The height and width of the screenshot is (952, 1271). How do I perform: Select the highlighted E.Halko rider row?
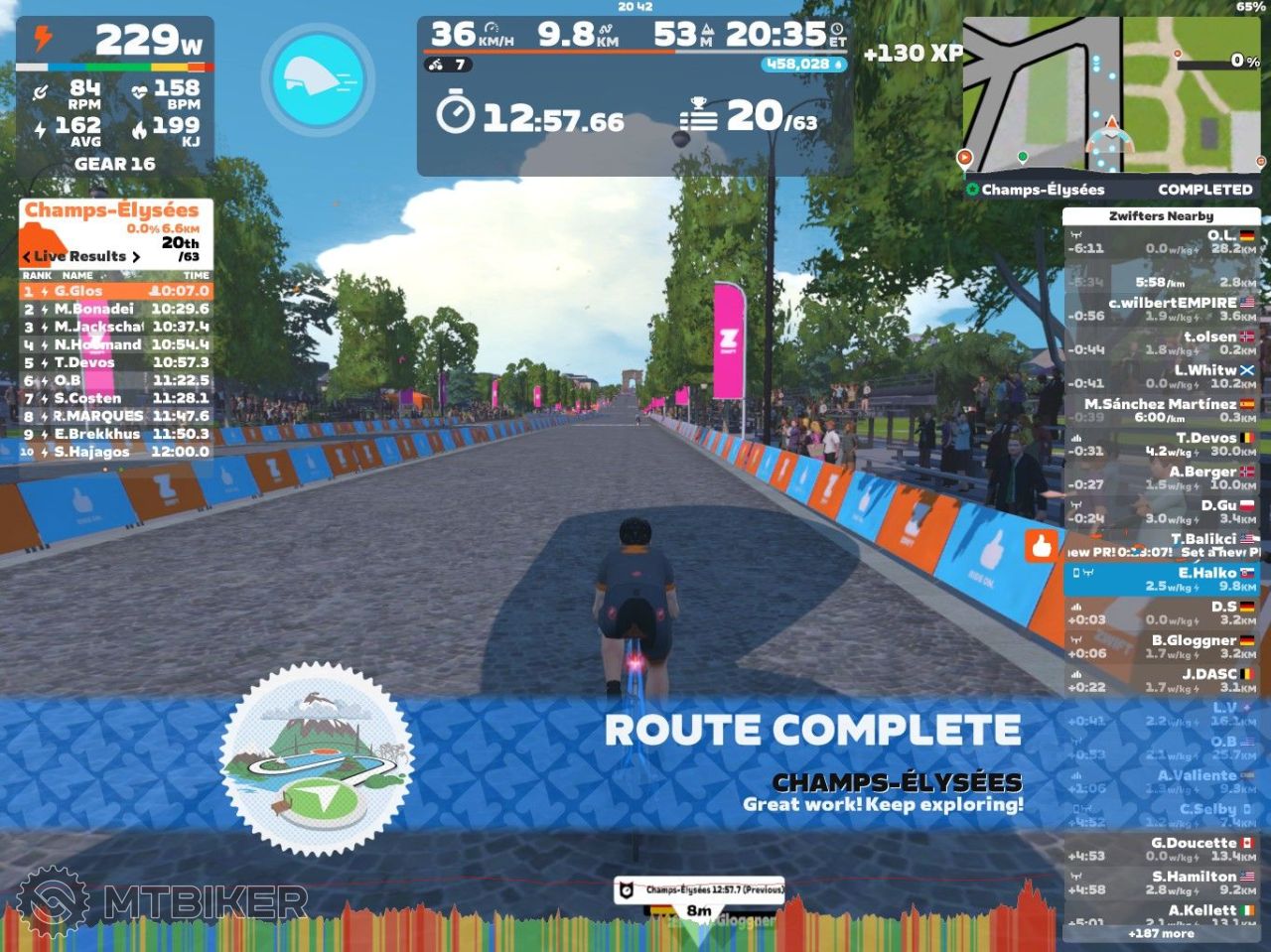(1162, 579)
